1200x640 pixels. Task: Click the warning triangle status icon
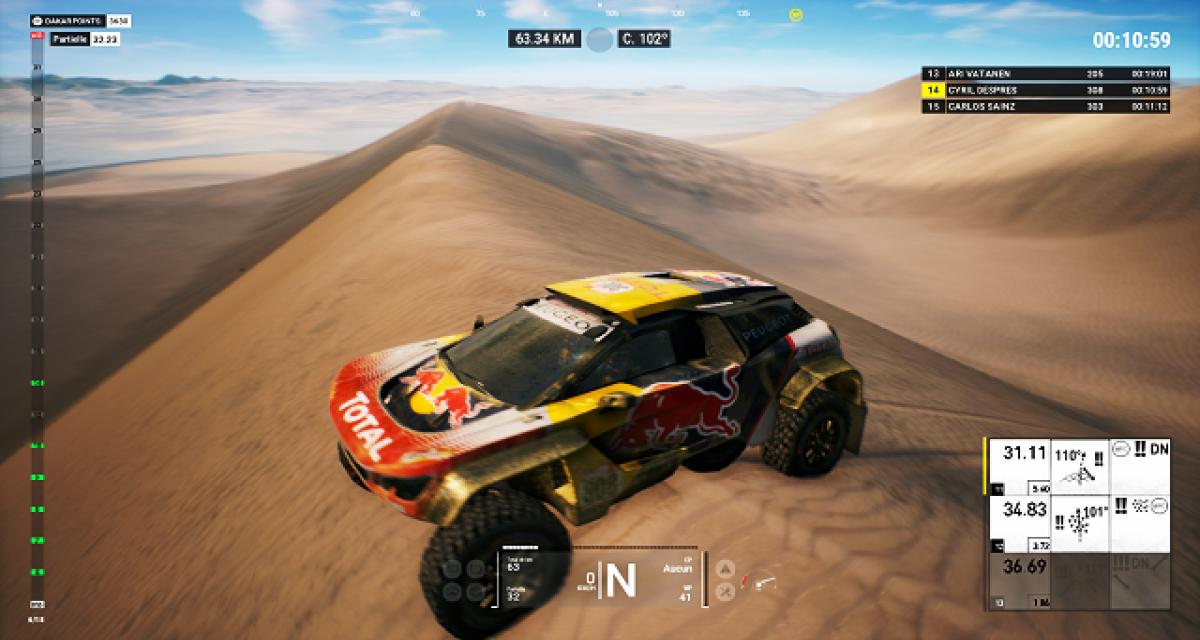(x=727, y=568)
